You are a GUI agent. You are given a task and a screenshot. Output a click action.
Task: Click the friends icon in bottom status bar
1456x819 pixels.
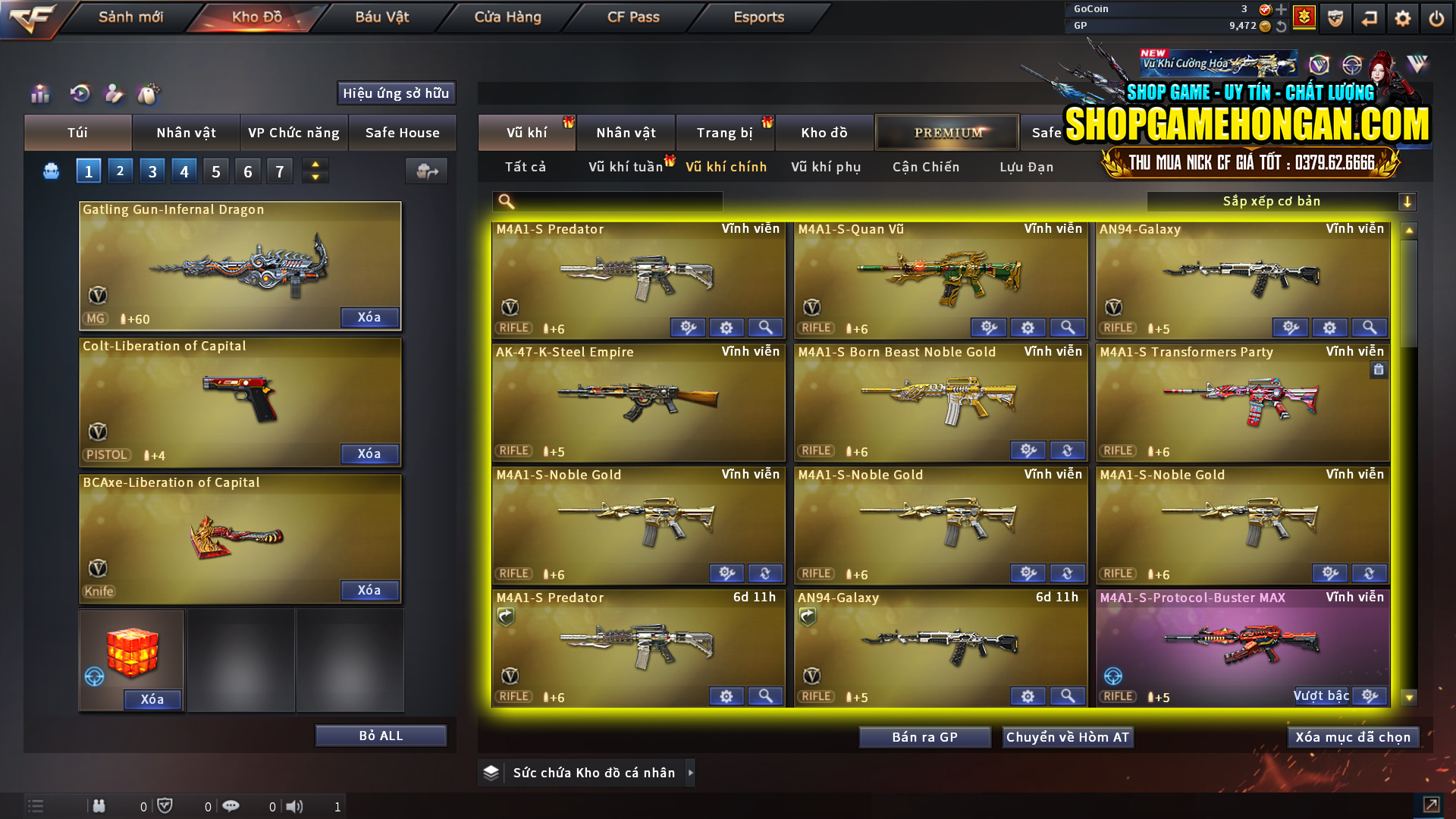pos(99,806)
